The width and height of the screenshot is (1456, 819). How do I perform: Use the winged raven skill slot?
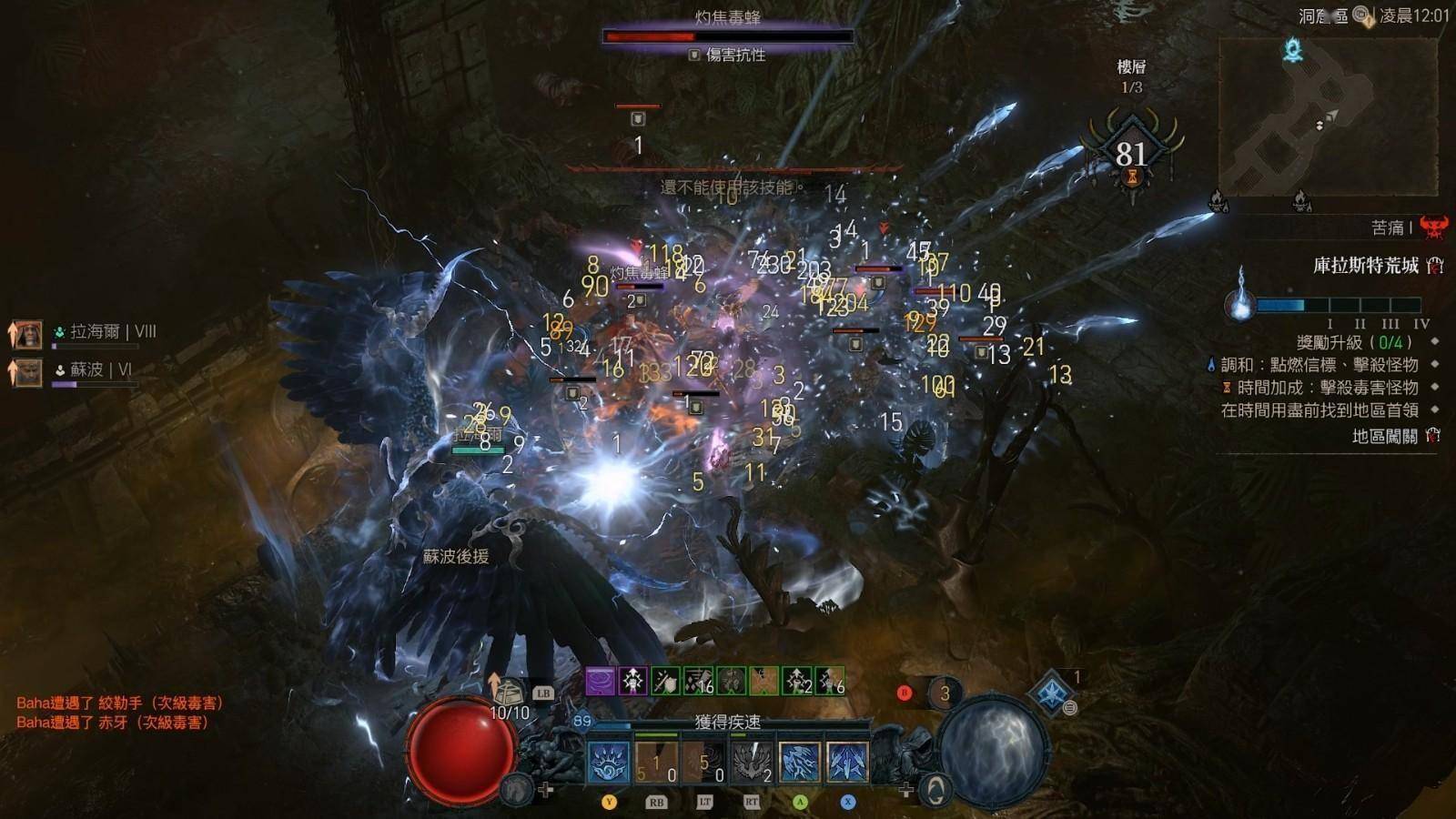(x=752, y=763)
